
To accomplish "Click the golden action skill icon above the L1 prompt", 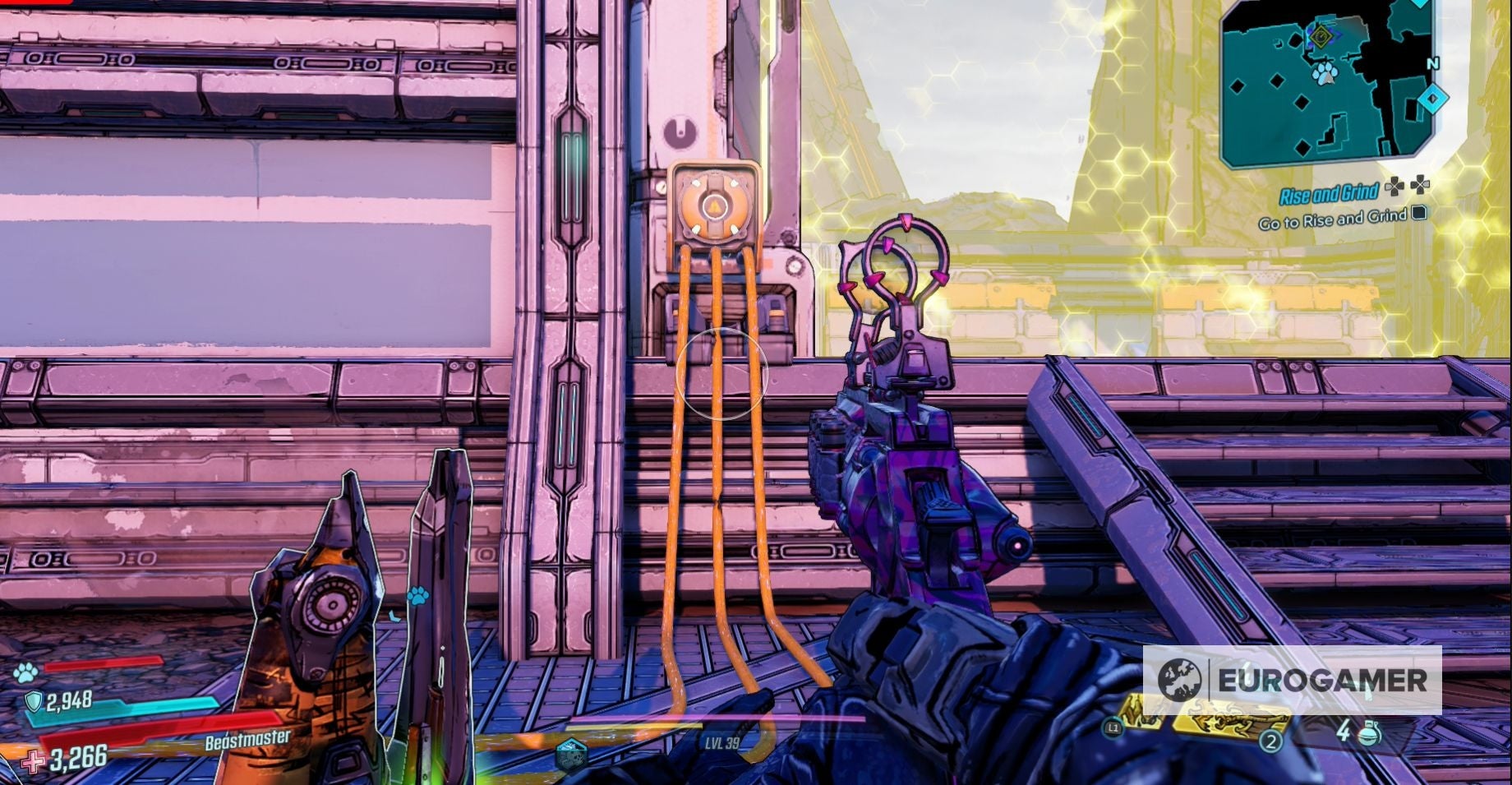I will tap(1142, 712).
